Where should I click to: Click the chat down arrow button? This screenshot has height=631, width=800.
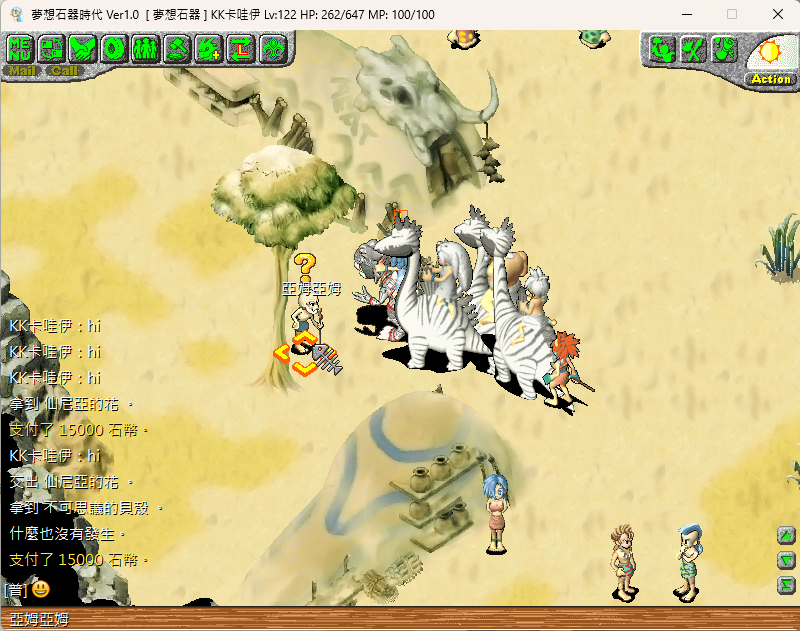click(787, 560)
